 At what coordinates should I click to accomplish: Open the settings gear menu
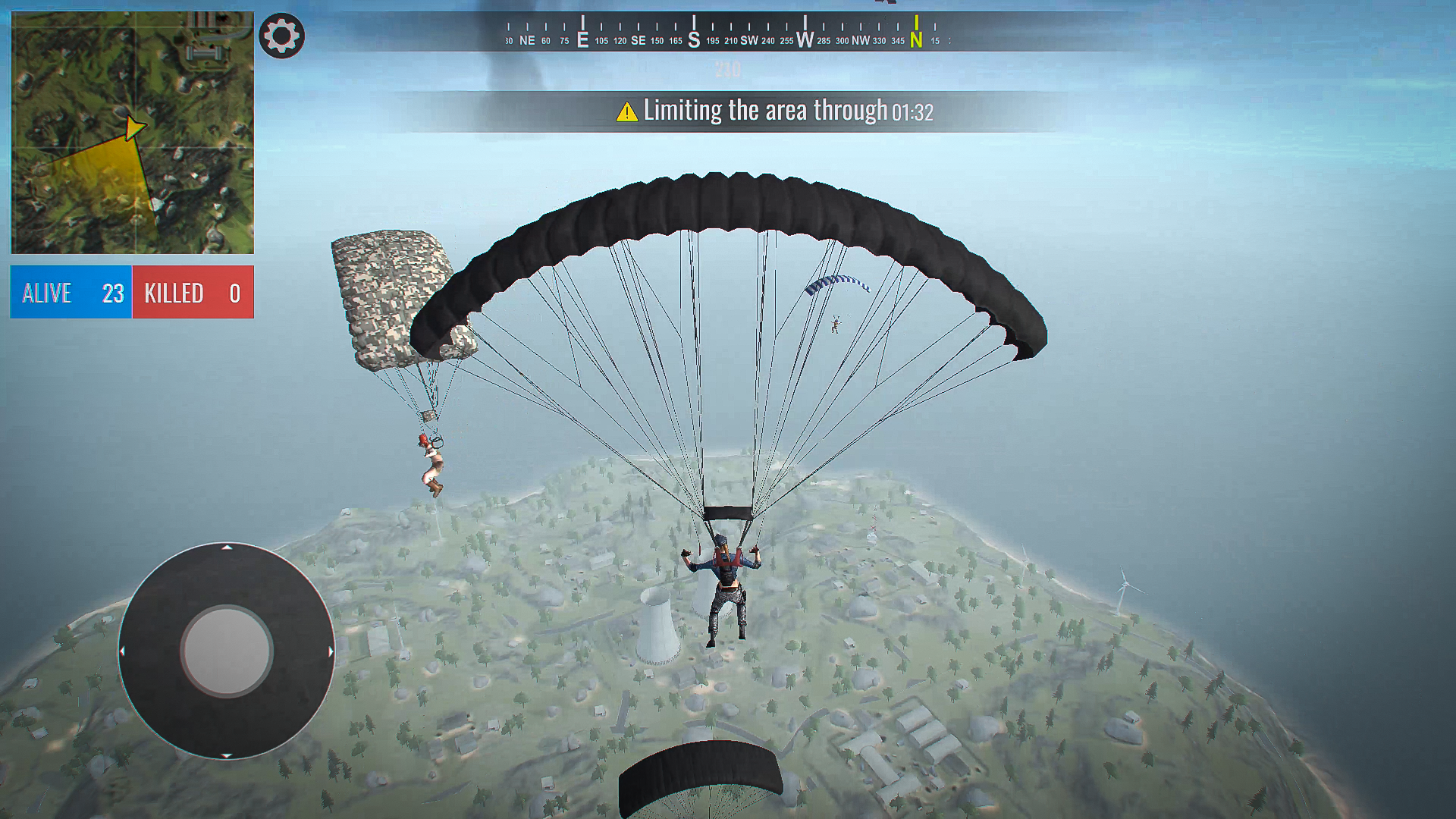(281, 36)
